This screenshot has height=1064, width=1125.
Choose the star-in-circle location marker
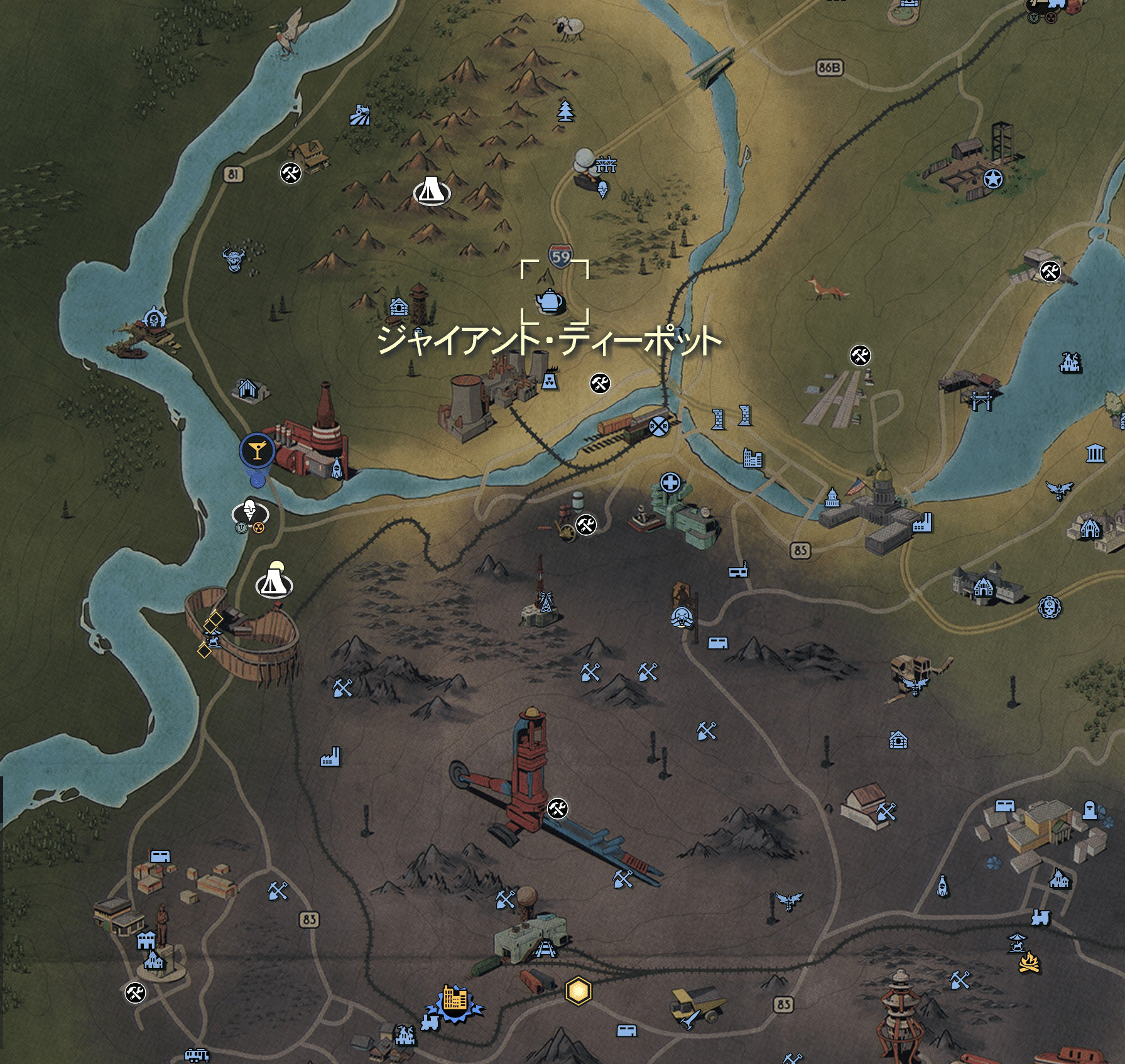993,180
